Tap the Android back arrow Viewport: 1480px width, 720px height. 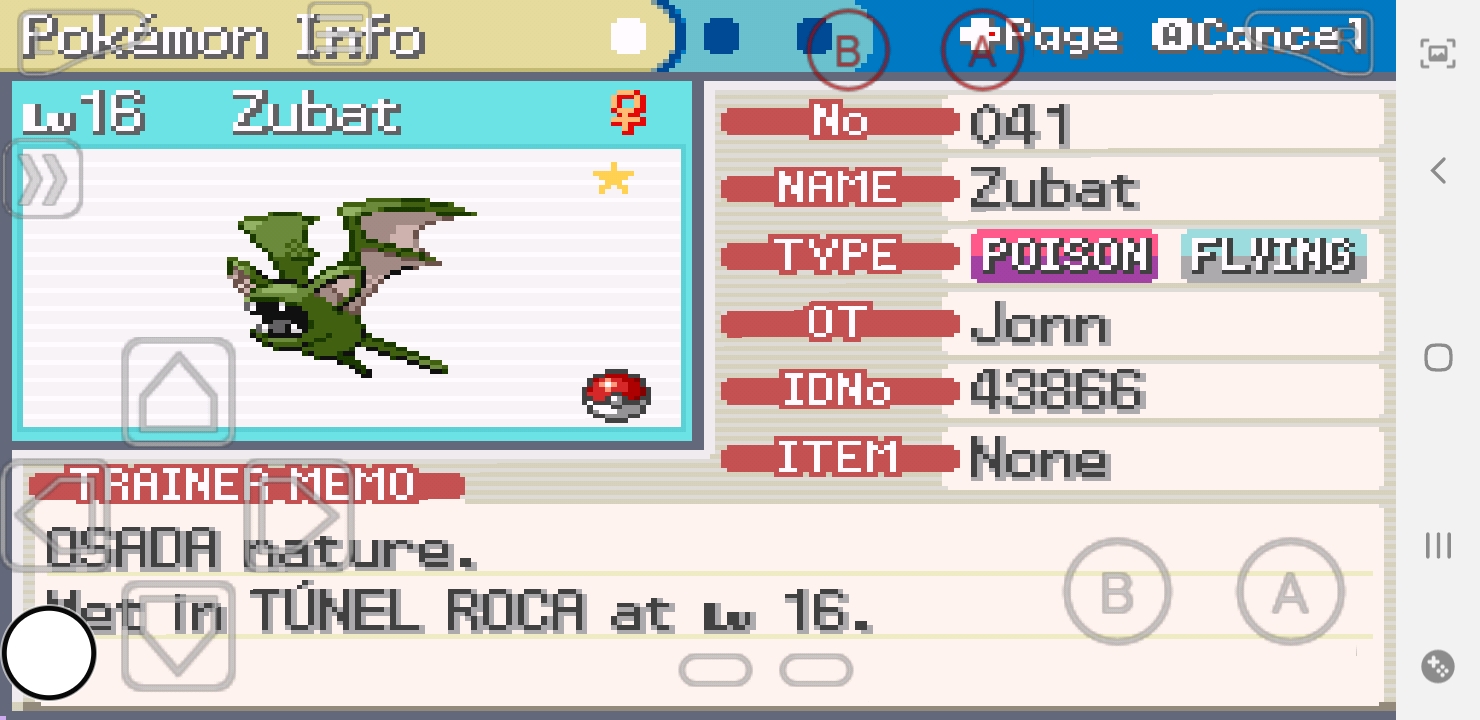click(1437, 171)
